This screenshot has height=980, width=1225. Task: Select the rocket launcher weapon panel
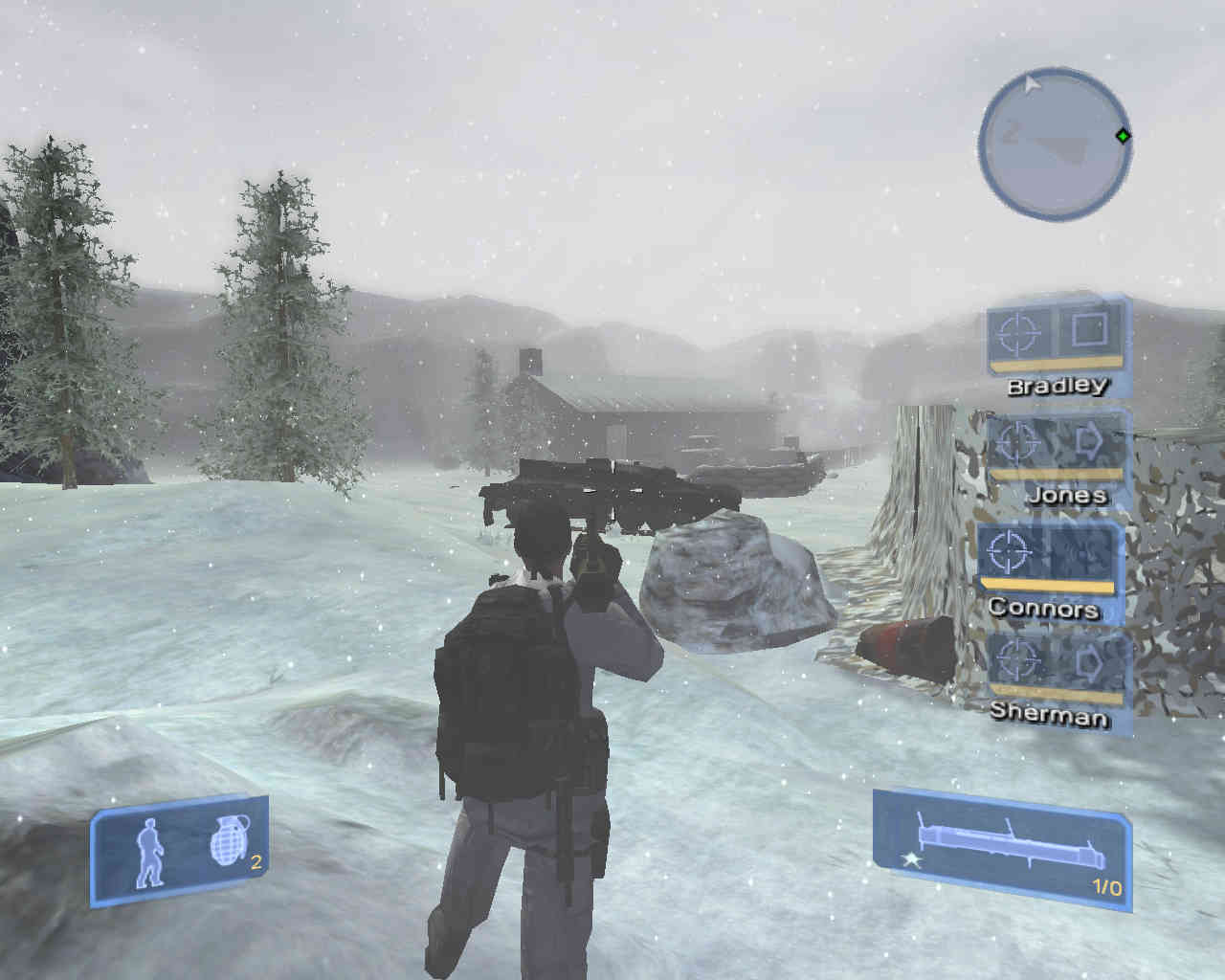pos(1001,843)
